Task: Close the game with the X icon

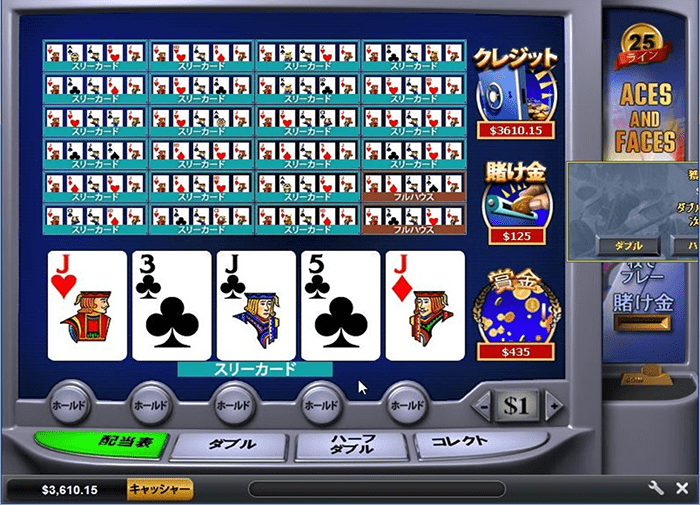Action: click(x=682, y=489)
